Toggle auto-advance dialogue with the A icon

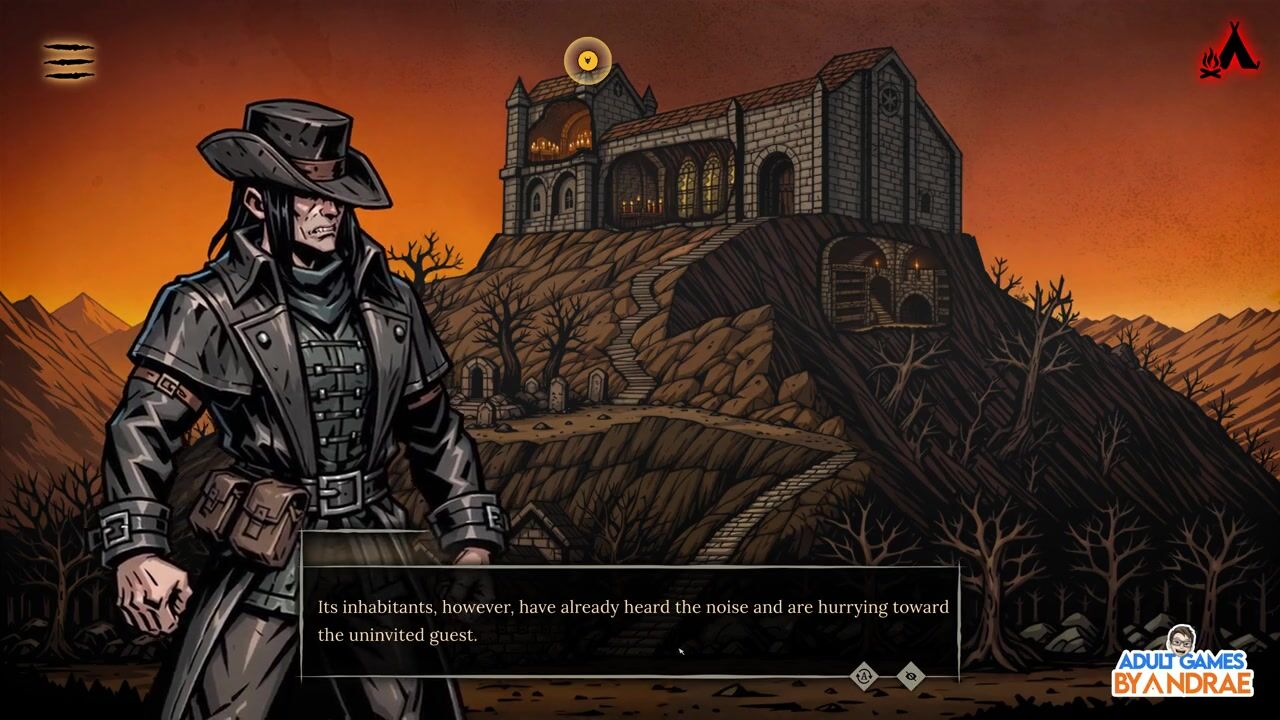[x=864, y=676]
